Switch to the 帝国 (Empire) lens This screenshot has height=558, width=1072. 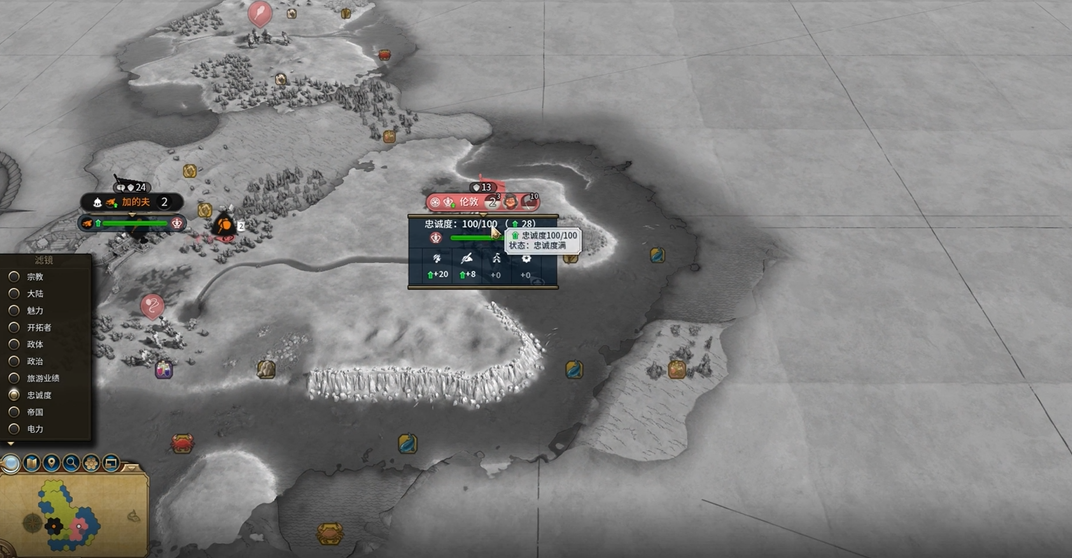tap(15, 412)
